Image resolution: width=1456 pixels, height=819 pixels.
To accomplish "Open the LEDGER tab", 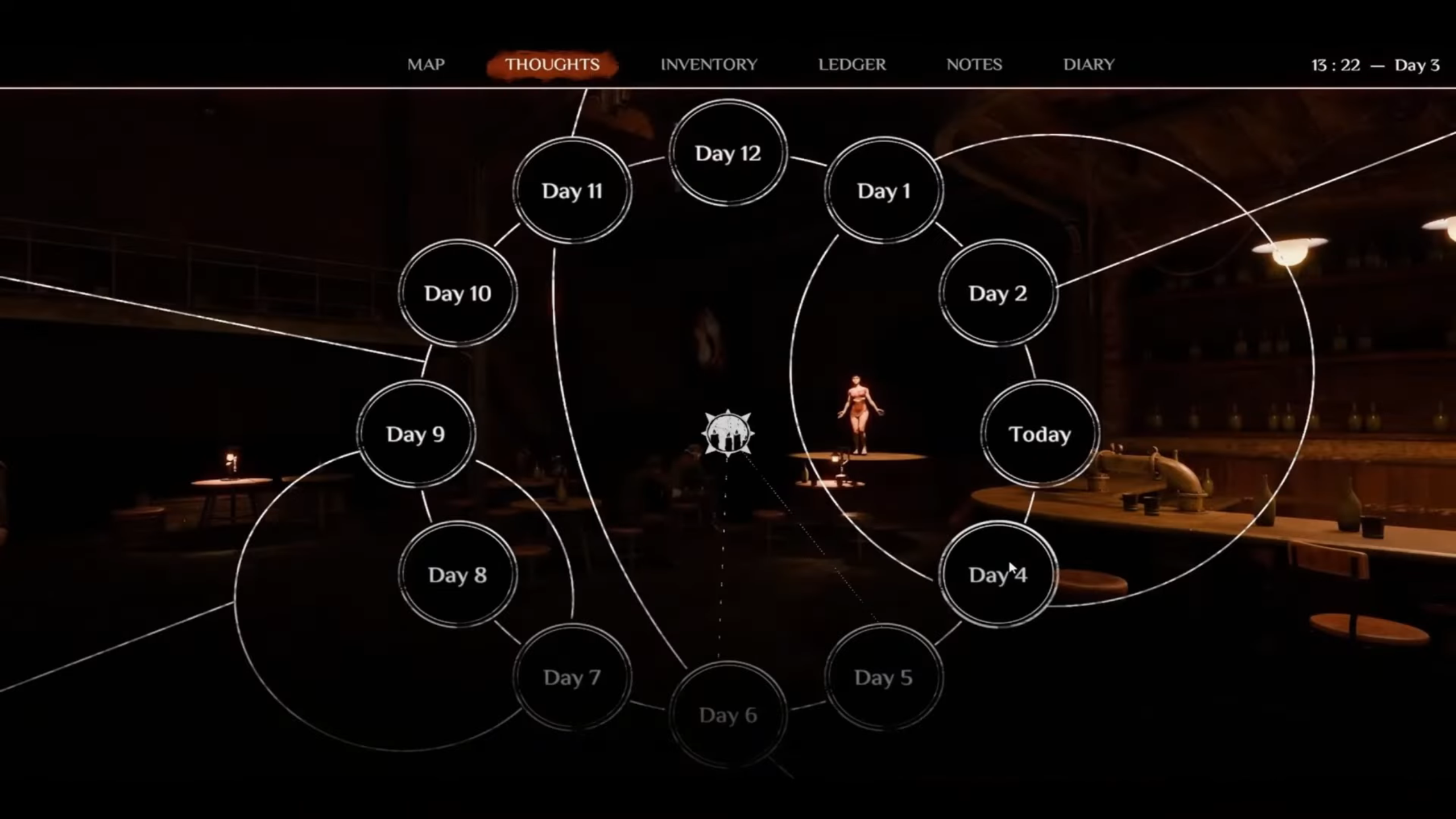I will (x=851, y=64).
